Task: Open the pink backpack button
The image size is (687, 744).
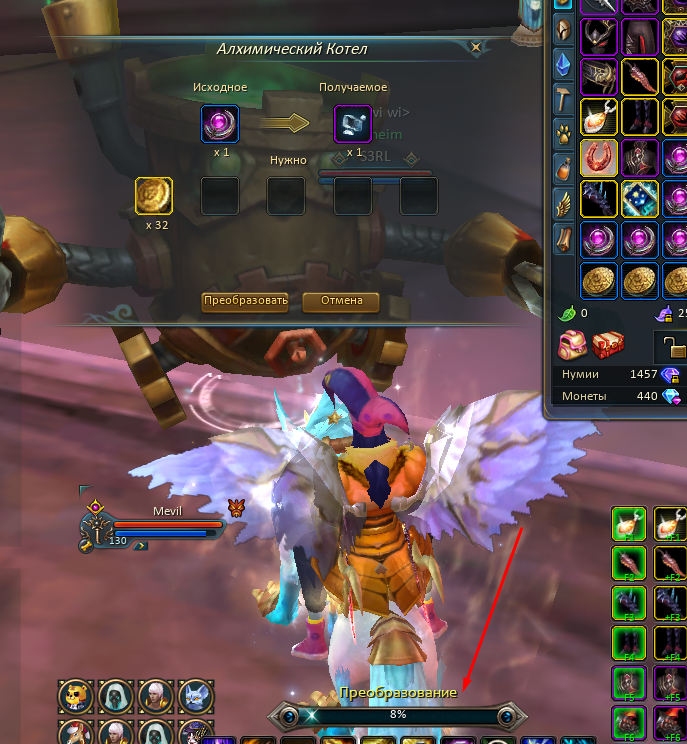Action: (571, 346)
